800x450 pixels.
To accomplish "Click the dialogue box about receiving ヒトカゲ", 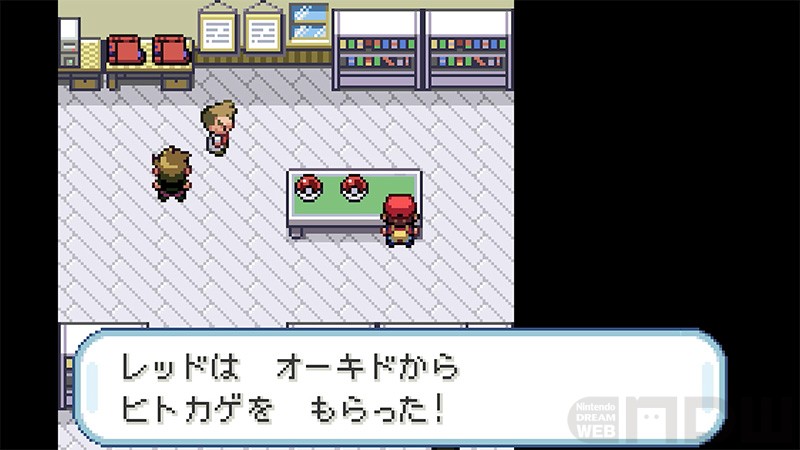I will pyautogui.click(x=400, y=387).
